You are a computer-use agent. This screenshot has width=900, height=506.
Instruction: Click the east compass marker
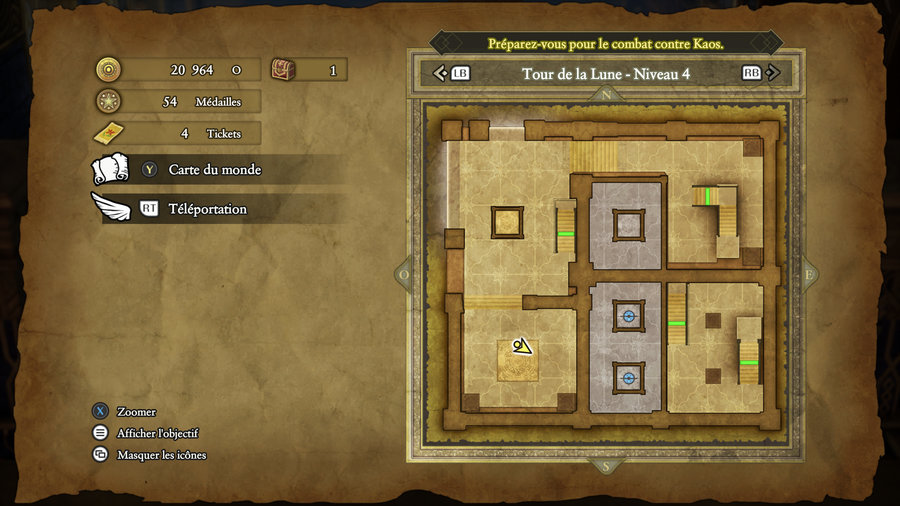(x=809, y=274)
